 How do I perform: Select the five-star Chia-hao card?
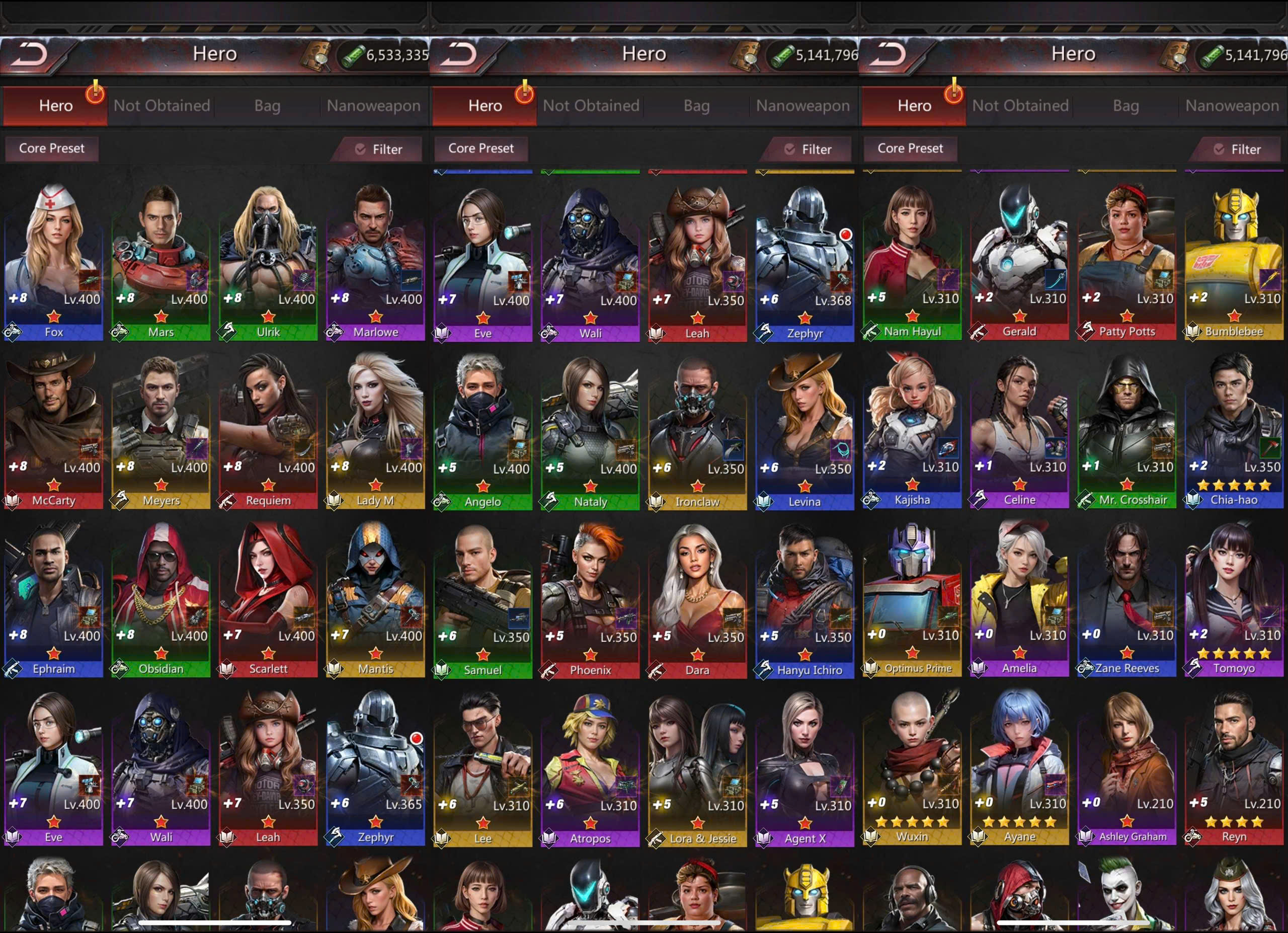(1234, 426)
